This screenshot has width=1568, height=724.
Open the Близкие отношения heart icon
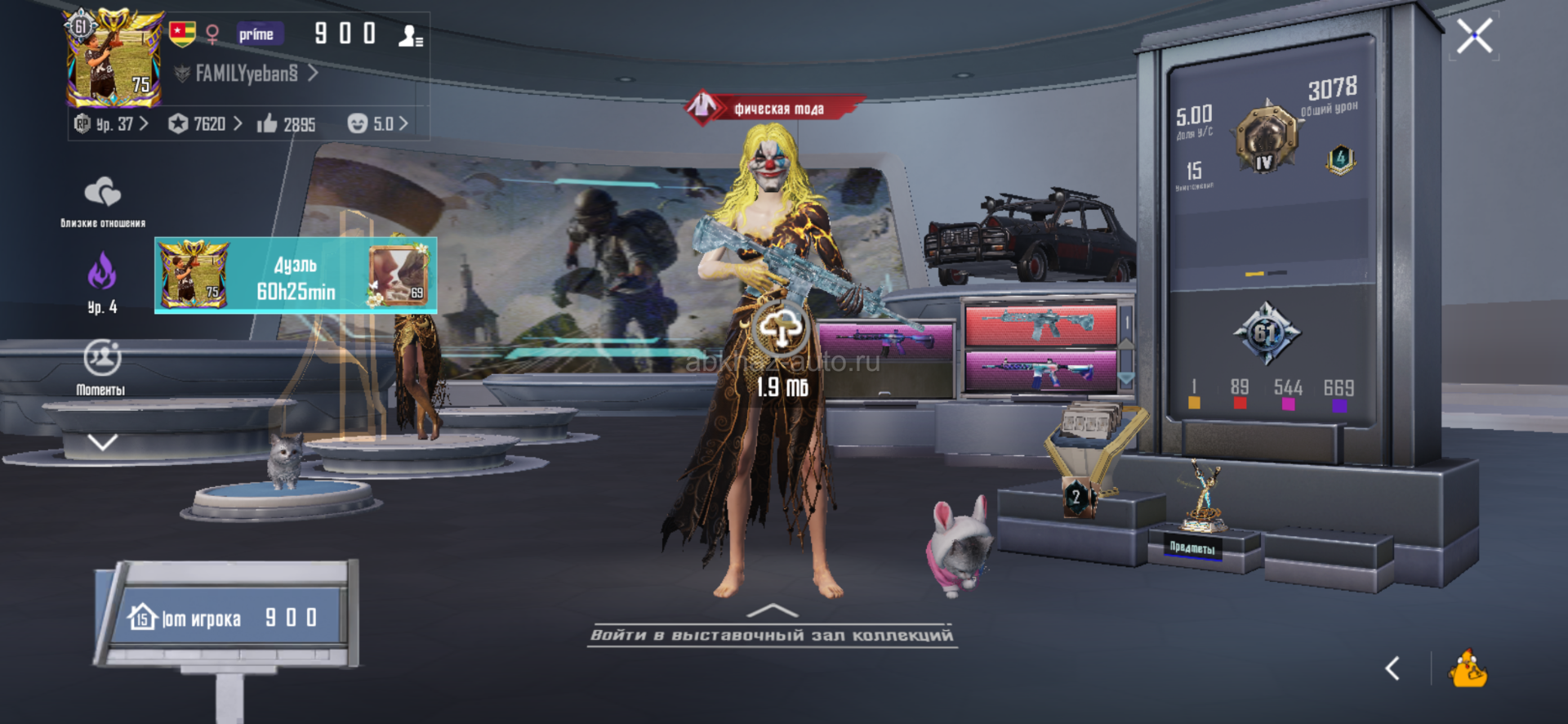coord(103,193)
